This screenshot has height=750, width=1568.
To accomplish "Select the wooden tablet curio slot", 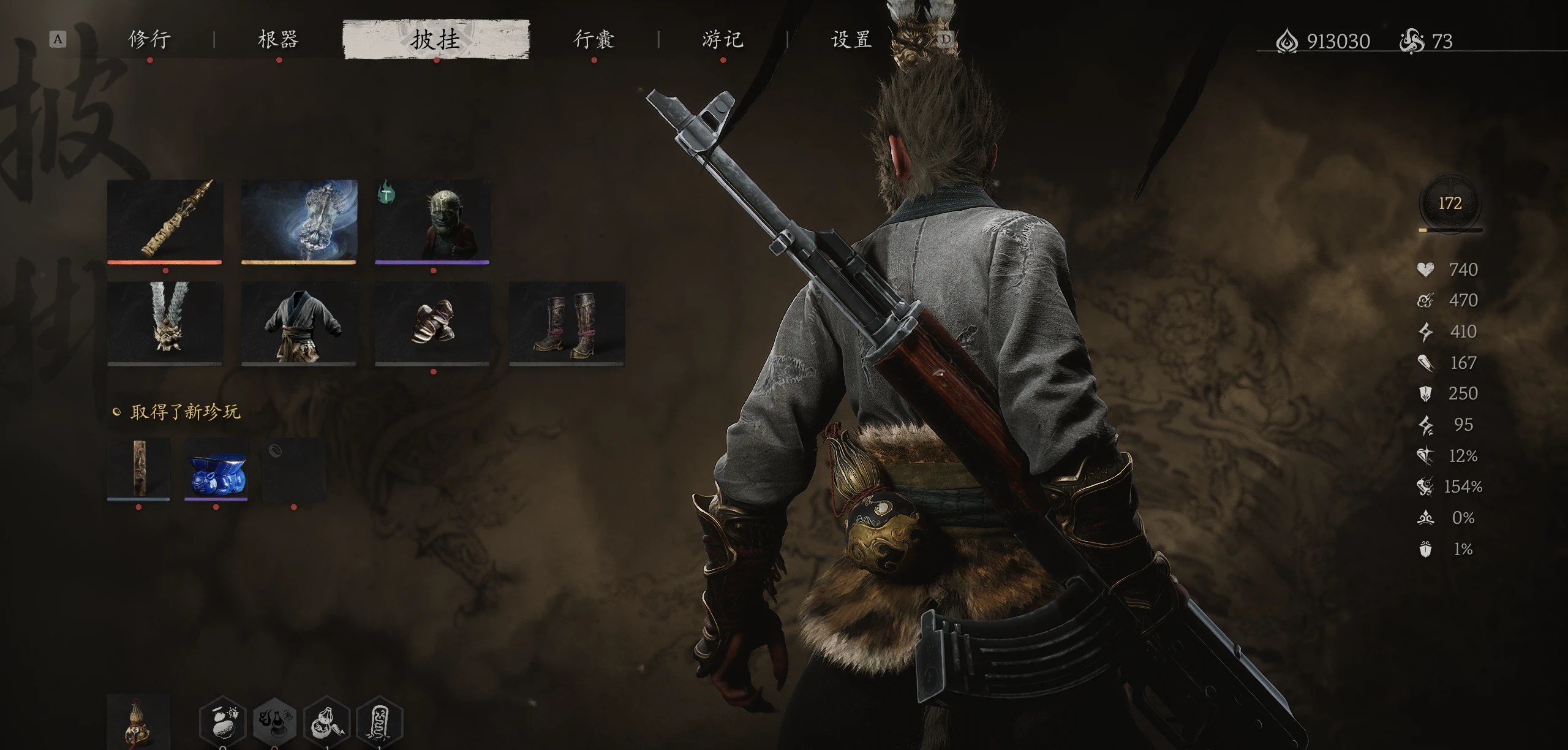I will click(138, 468).
